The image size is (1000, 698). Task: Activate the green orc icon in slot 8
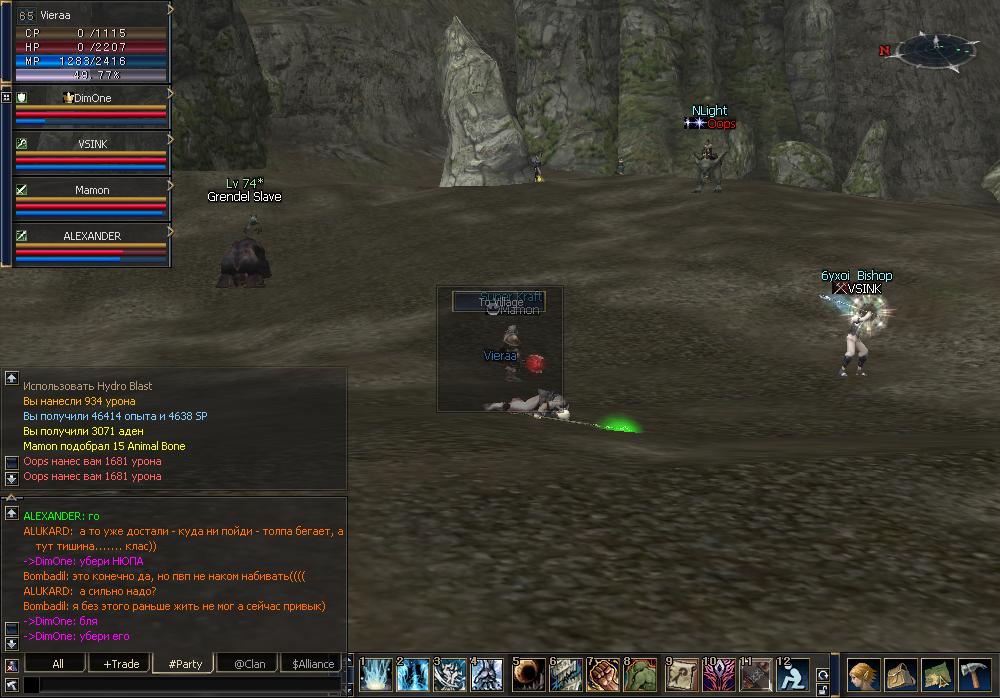(640, 674)
